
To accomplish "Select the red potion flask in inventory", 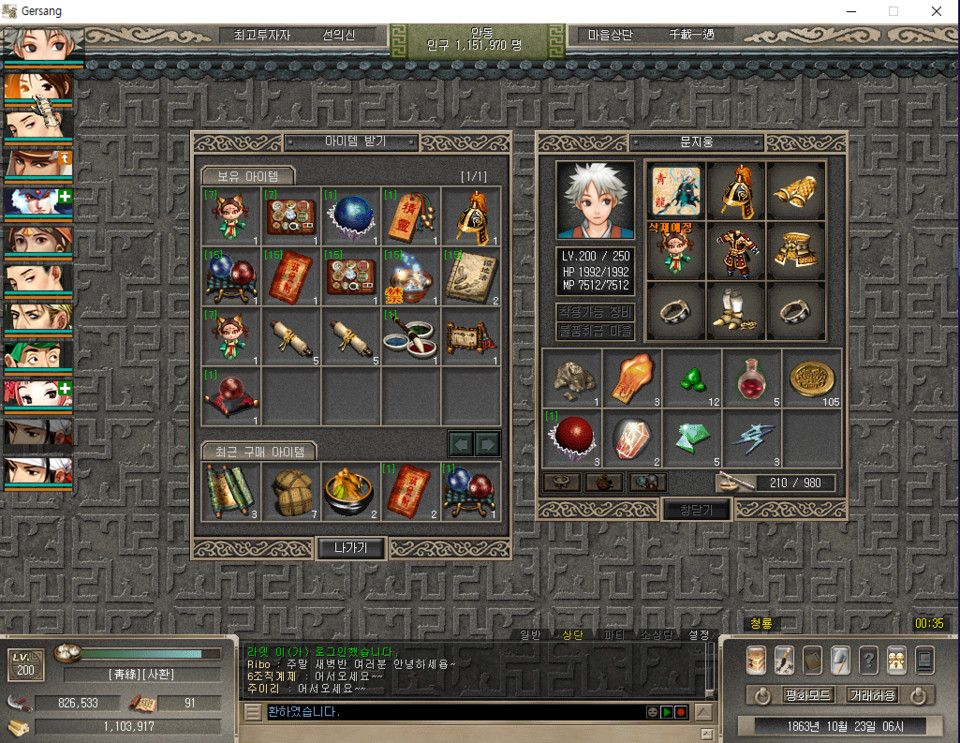I will [751, 378].
